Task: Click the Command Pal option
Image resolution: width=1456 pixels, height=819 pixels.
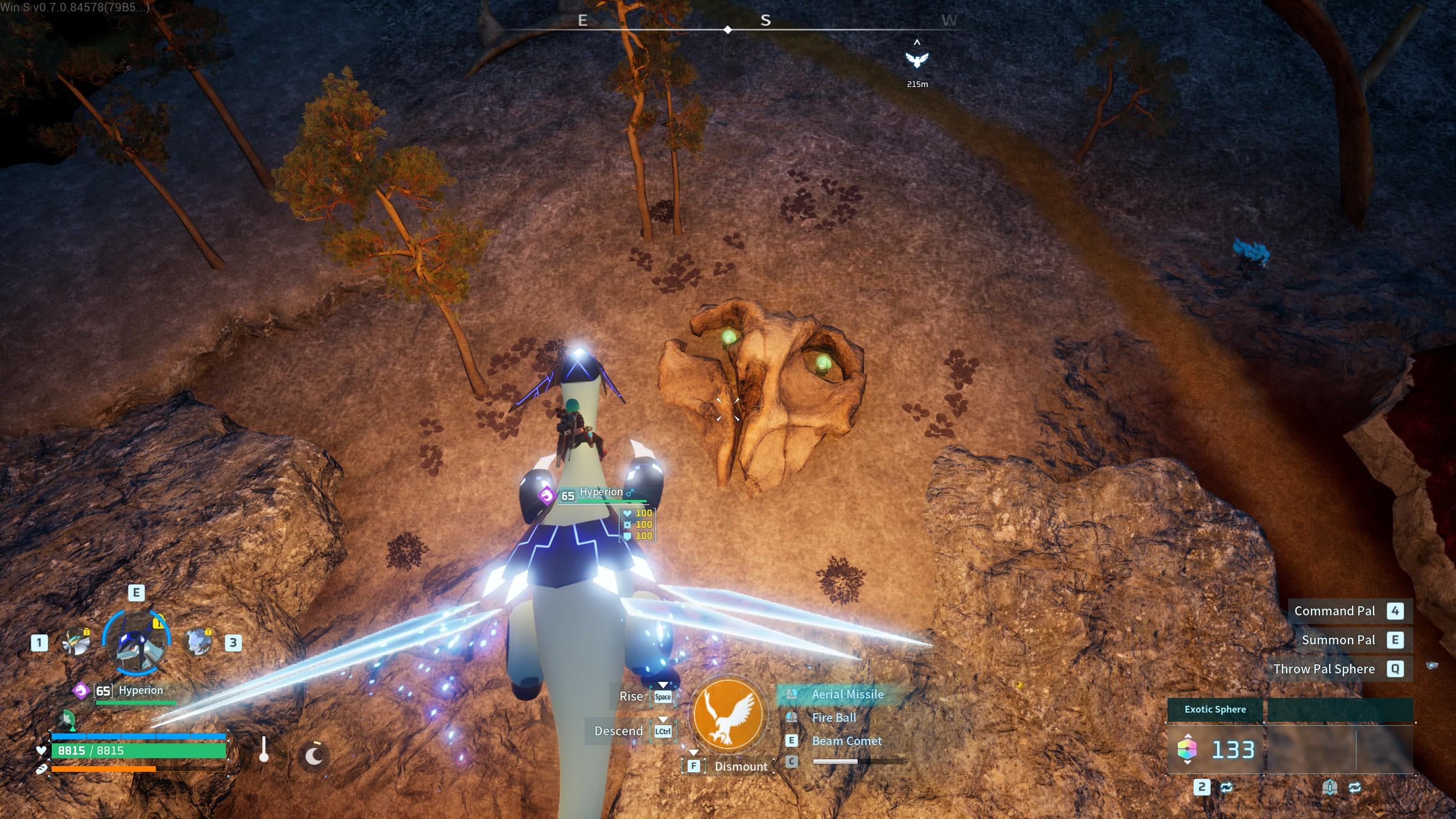Action: pyautogui.click(x=1334, y=611)
